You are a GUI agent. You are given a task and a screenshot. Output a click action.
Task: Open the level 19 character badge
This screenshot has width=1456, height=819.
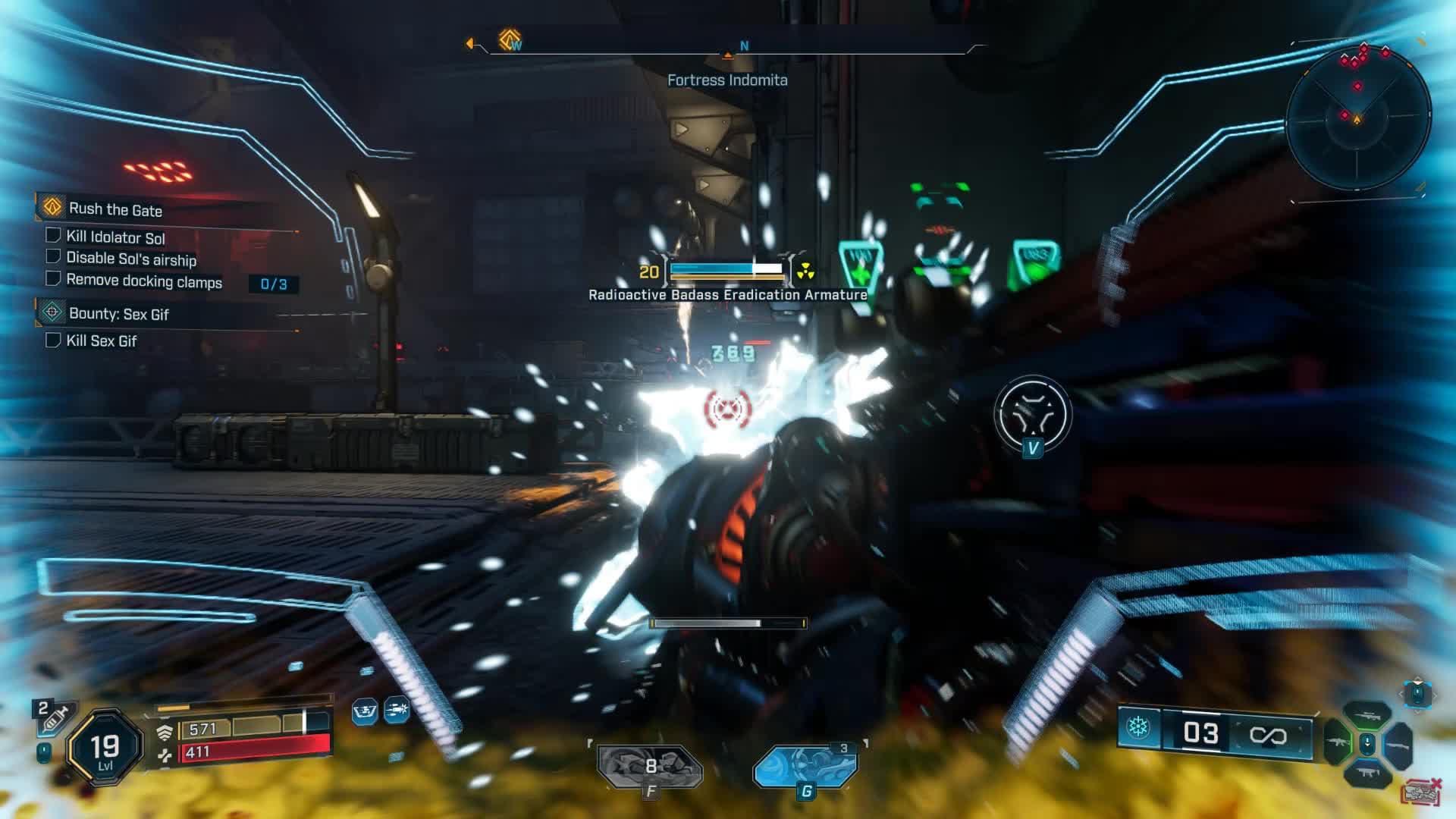[x=105, y=748]
